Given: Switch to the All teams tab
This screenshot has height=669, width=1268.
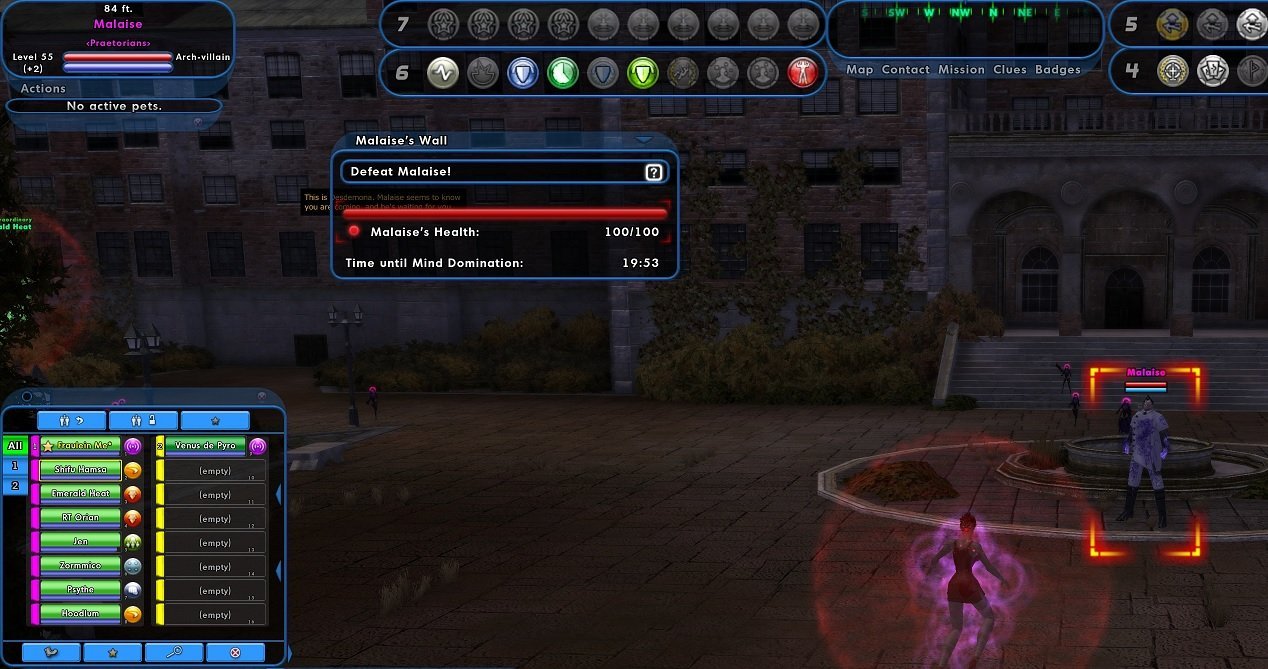Looking at the screenshot, I should click(x=15, y=446).
